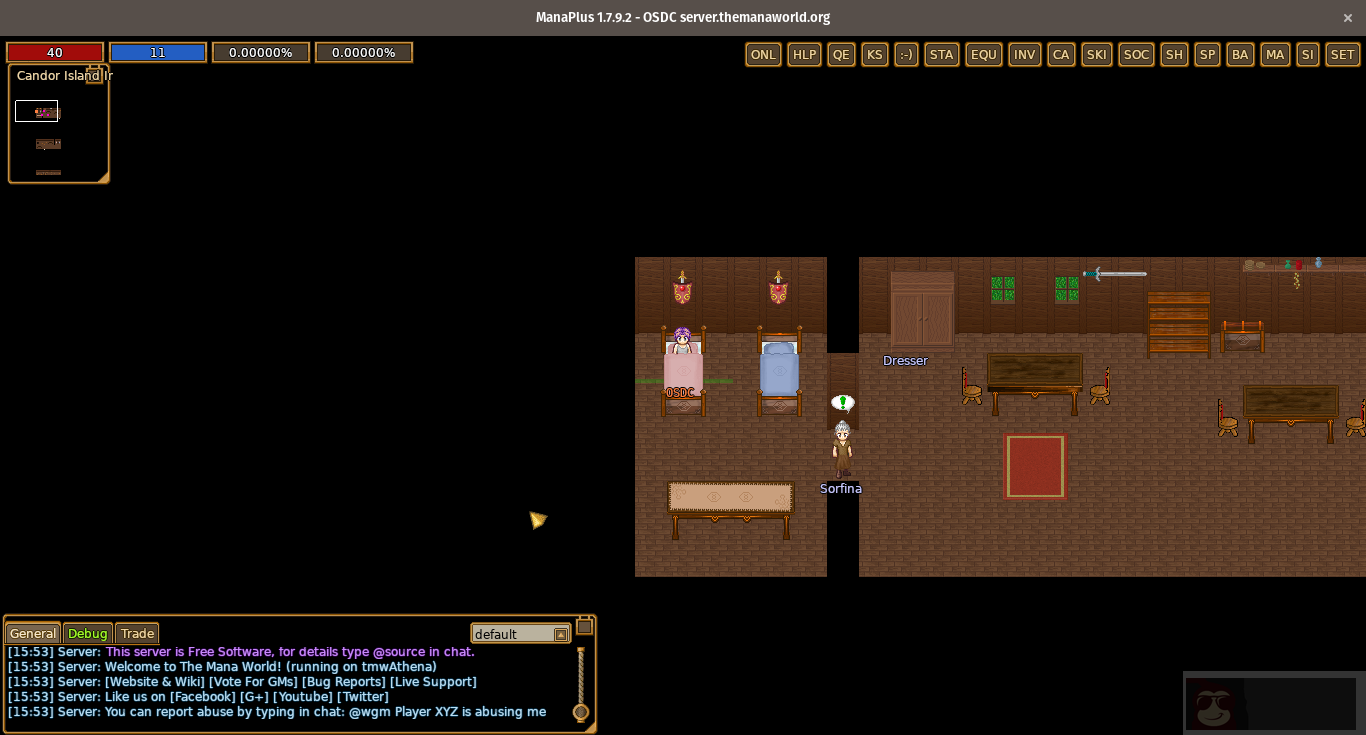Click the CA toolbar button
The width and height of the screenshot is (1366, 735).
coord(1061,55)
